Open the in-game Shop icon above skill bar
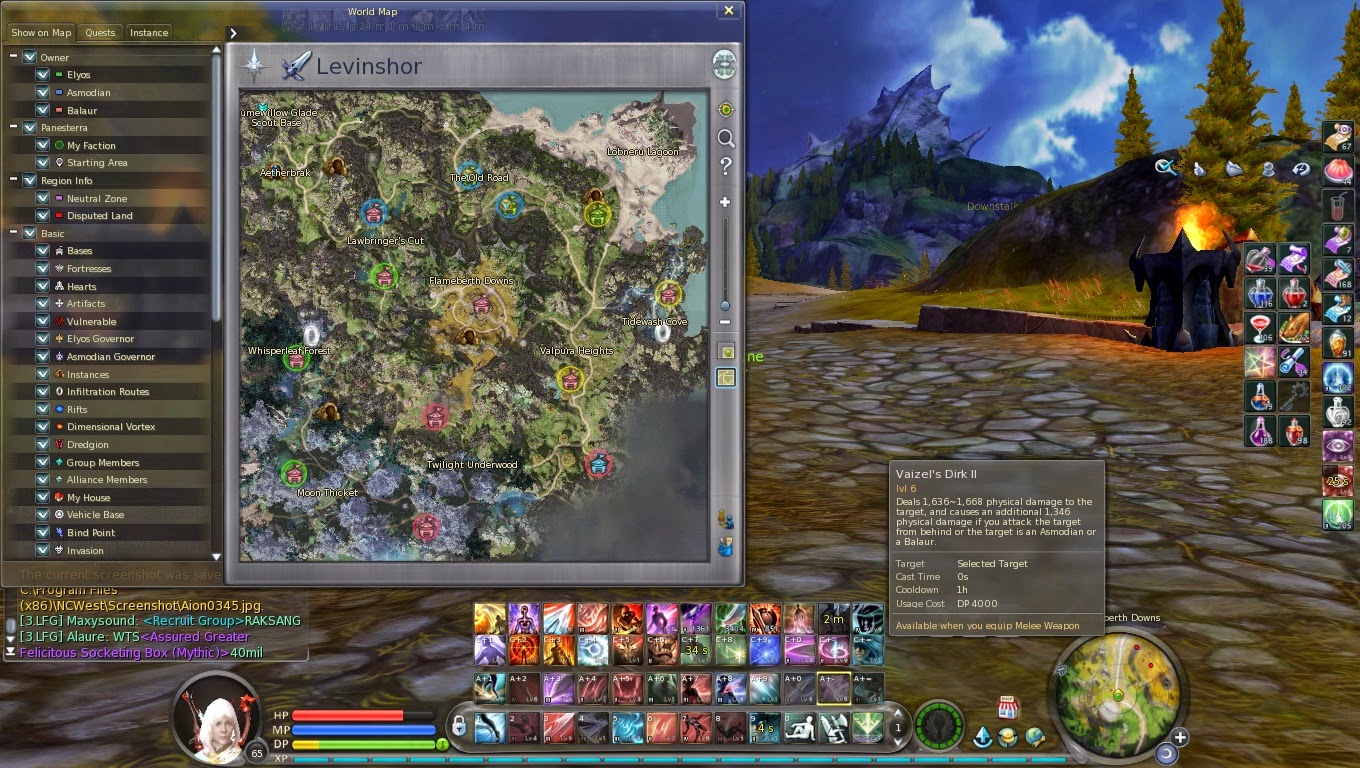This screenshot has height=768, width=1360. click(x=1008, y=708)
